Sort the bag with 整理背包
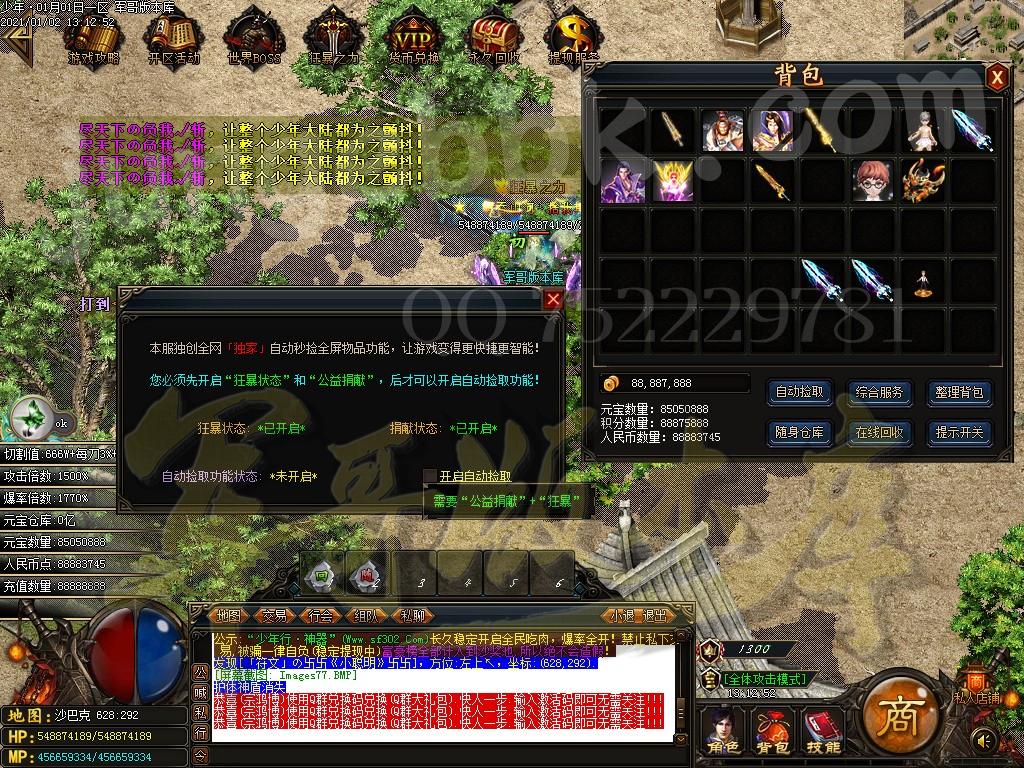 click(959, 392)
